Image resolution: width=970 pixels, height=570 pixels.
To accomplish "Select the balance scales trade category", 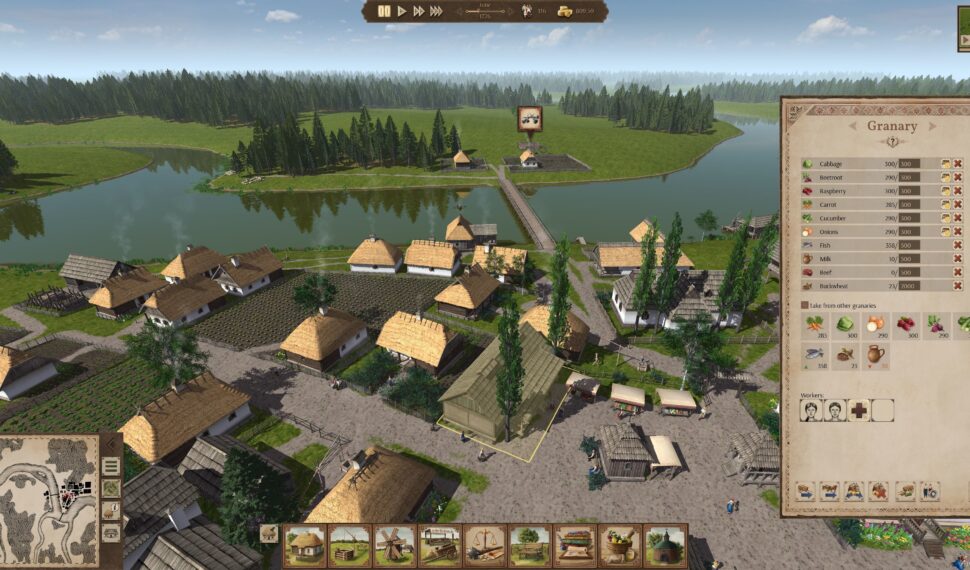I will pos(485,545).
